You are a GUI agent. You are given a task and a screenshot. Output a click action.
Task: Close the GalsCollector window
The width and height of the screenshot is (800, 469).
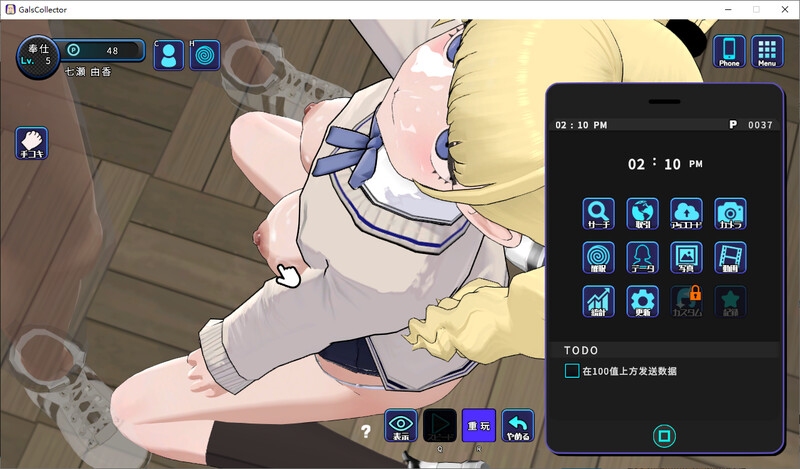tap(782, 9)
